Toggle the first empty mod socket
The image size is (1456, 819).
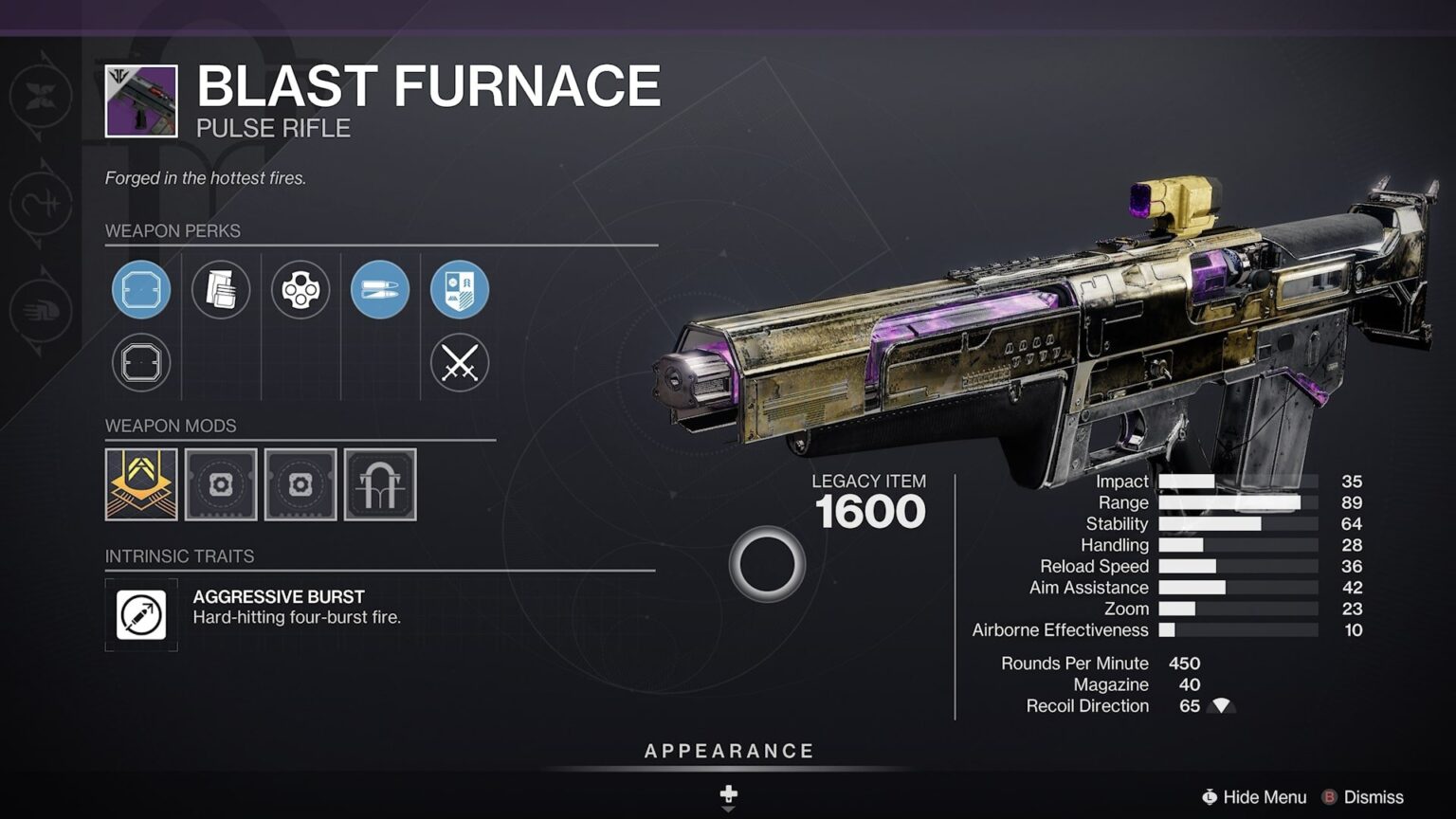(221, 484)
